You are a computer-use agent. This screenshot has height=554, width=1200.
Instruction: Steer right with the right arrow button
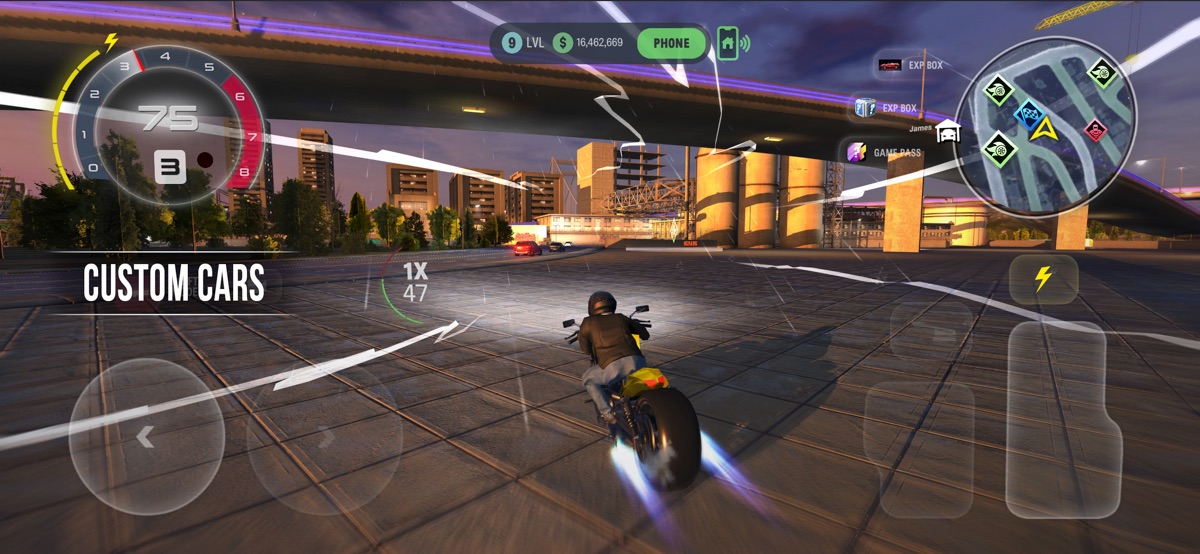325,437
